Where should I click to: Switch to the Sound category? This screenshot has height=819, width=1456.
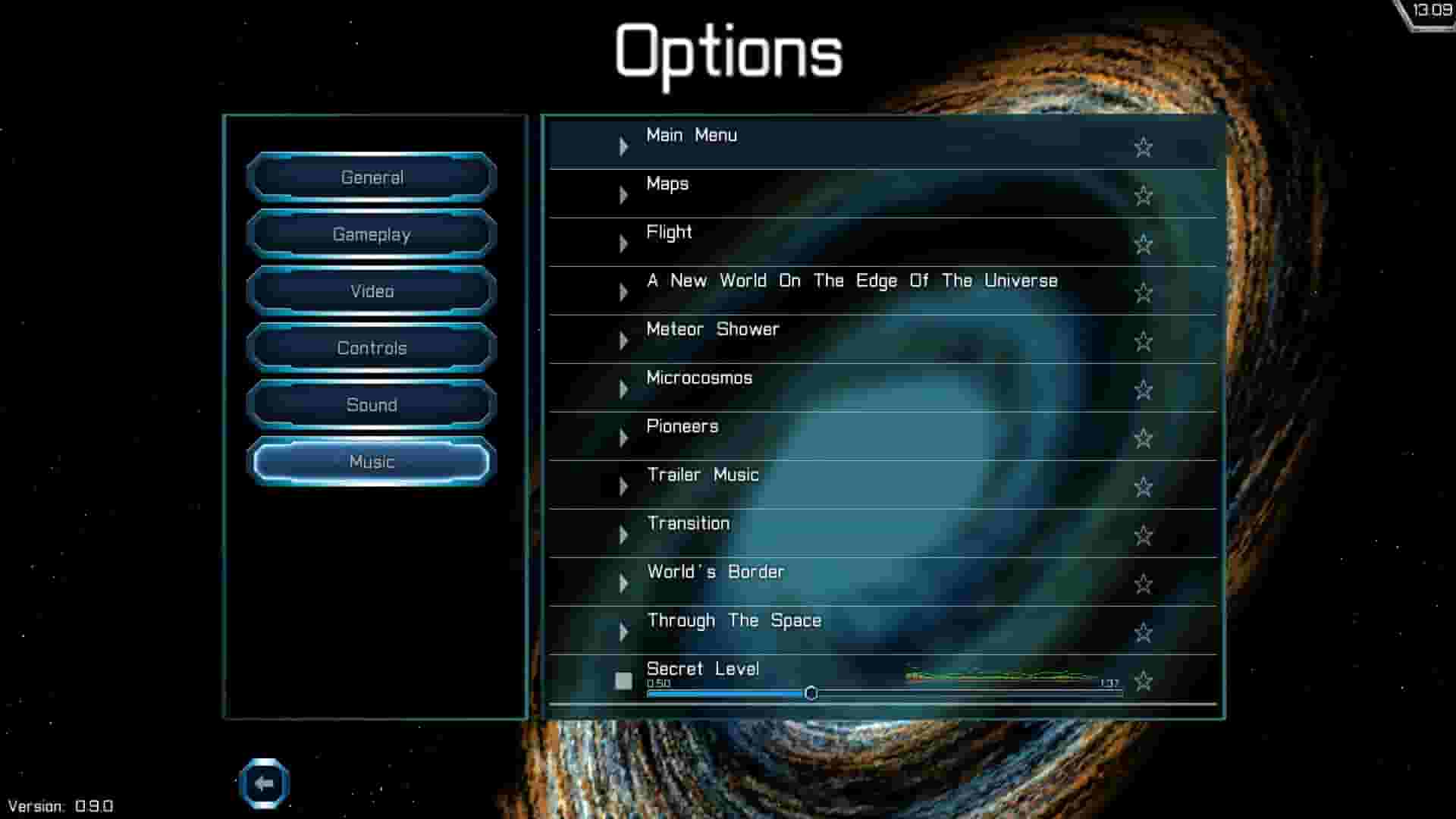[x=371, y=405]
